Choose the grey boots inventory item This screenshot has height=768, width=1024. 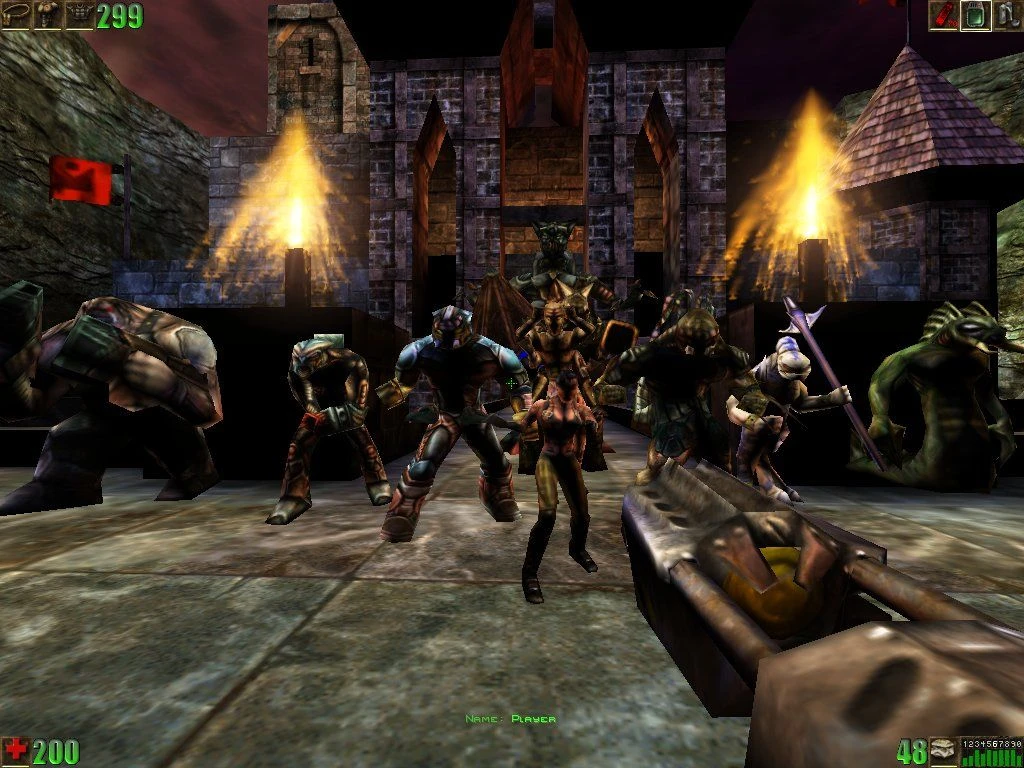(1007, 15)
